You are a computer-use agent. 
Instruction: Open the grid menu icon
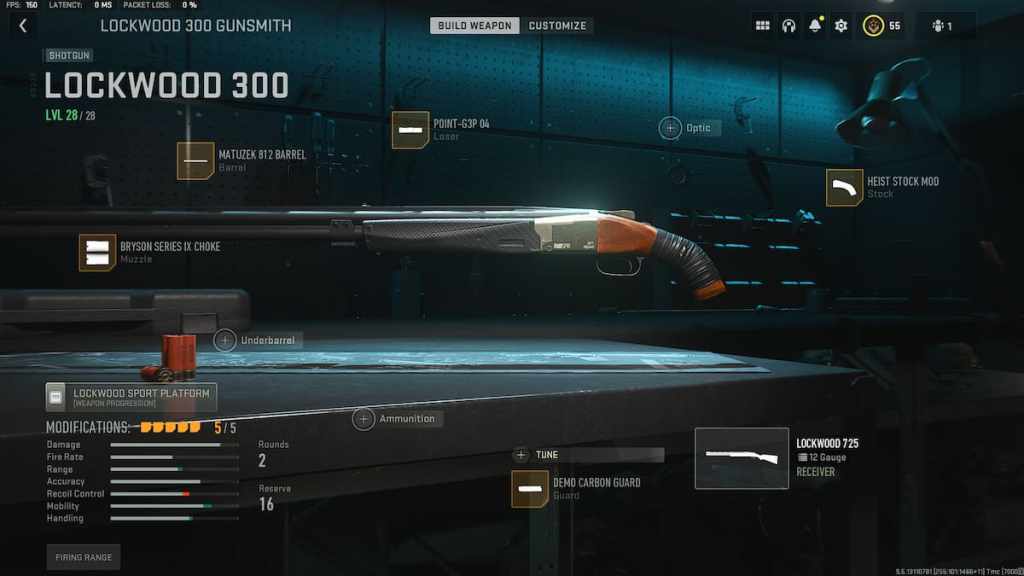point(762,26)
